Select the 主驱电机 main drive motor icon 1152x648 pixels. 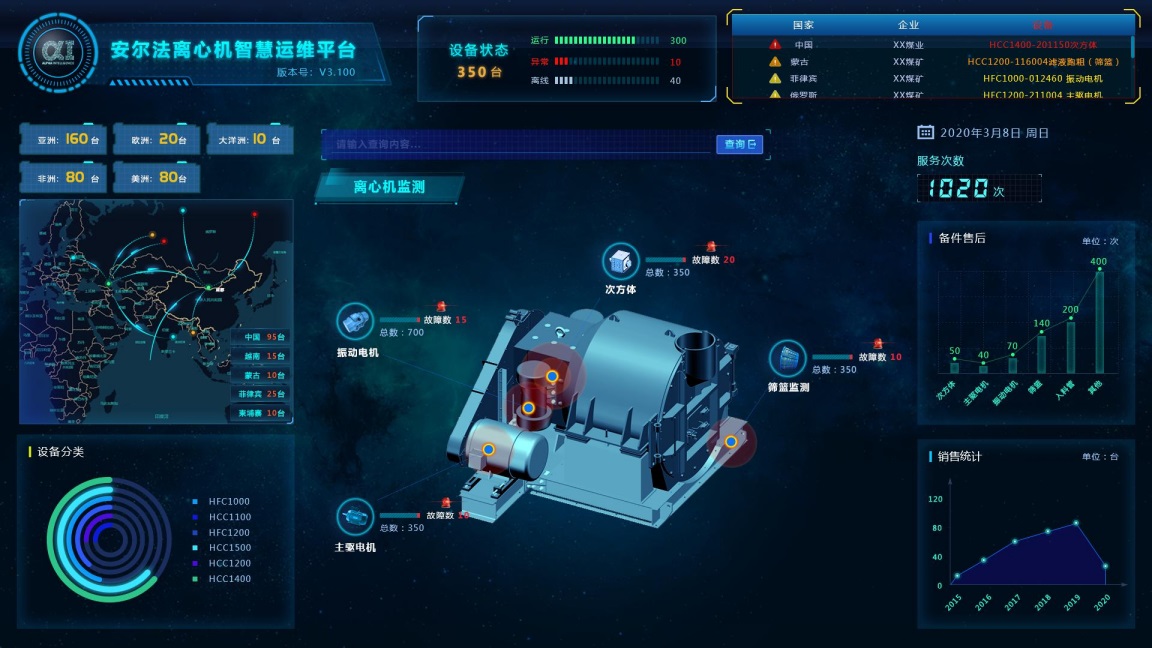[x=354, y=516]
